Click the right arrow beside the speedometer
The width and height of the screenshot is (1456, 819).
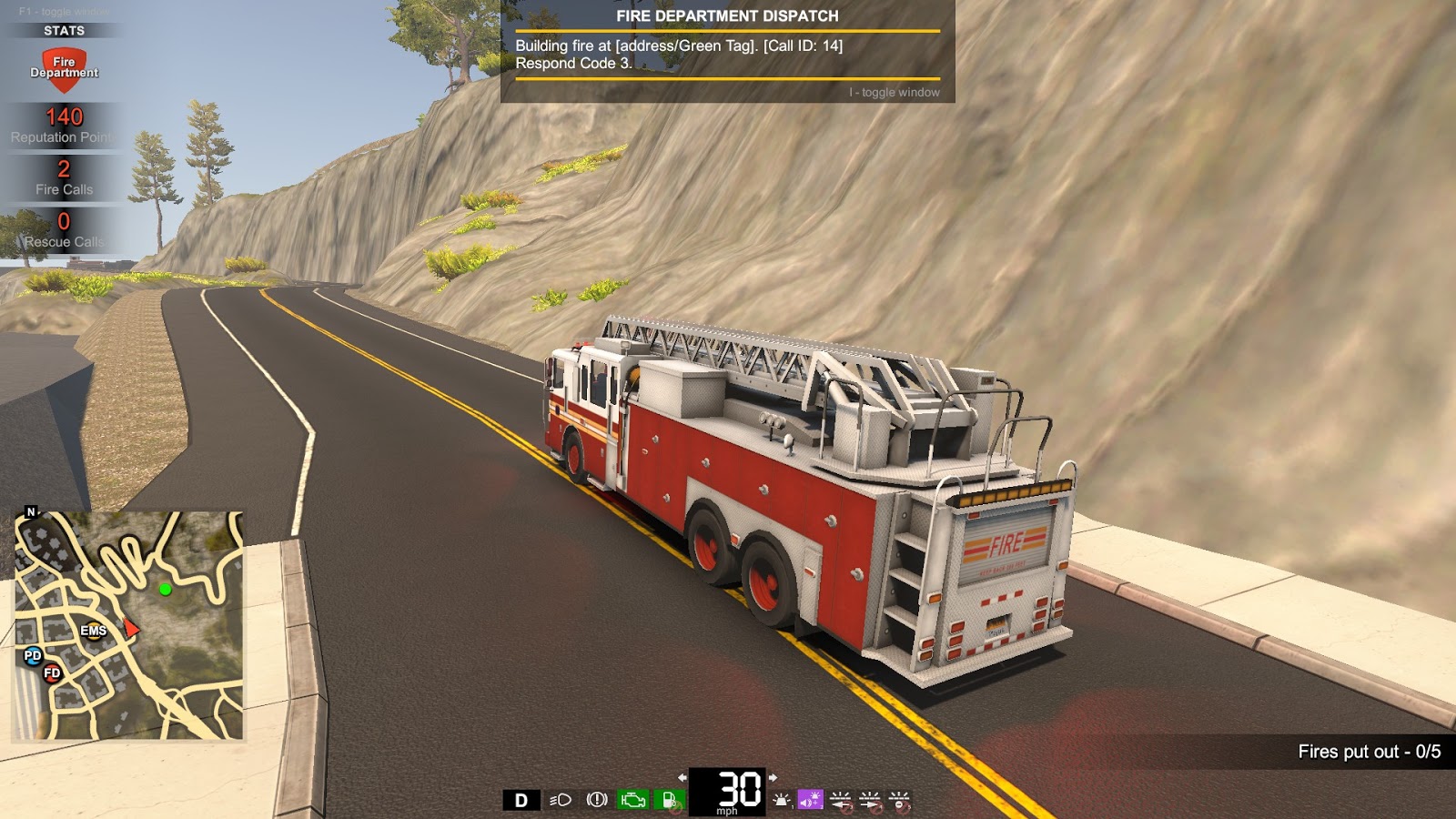click(x=773, y=777)
